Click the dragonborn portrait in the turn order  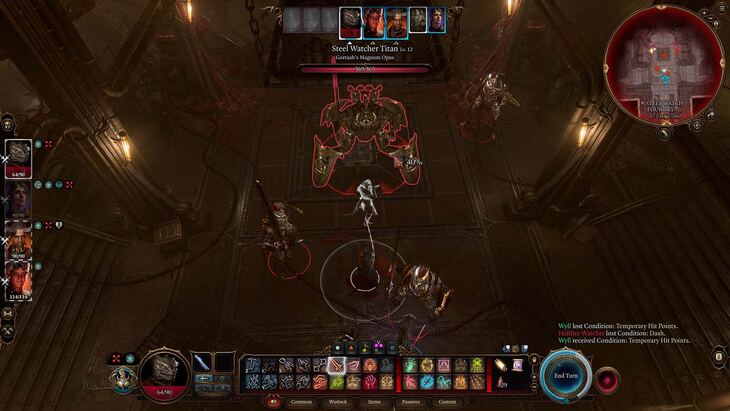350,19
